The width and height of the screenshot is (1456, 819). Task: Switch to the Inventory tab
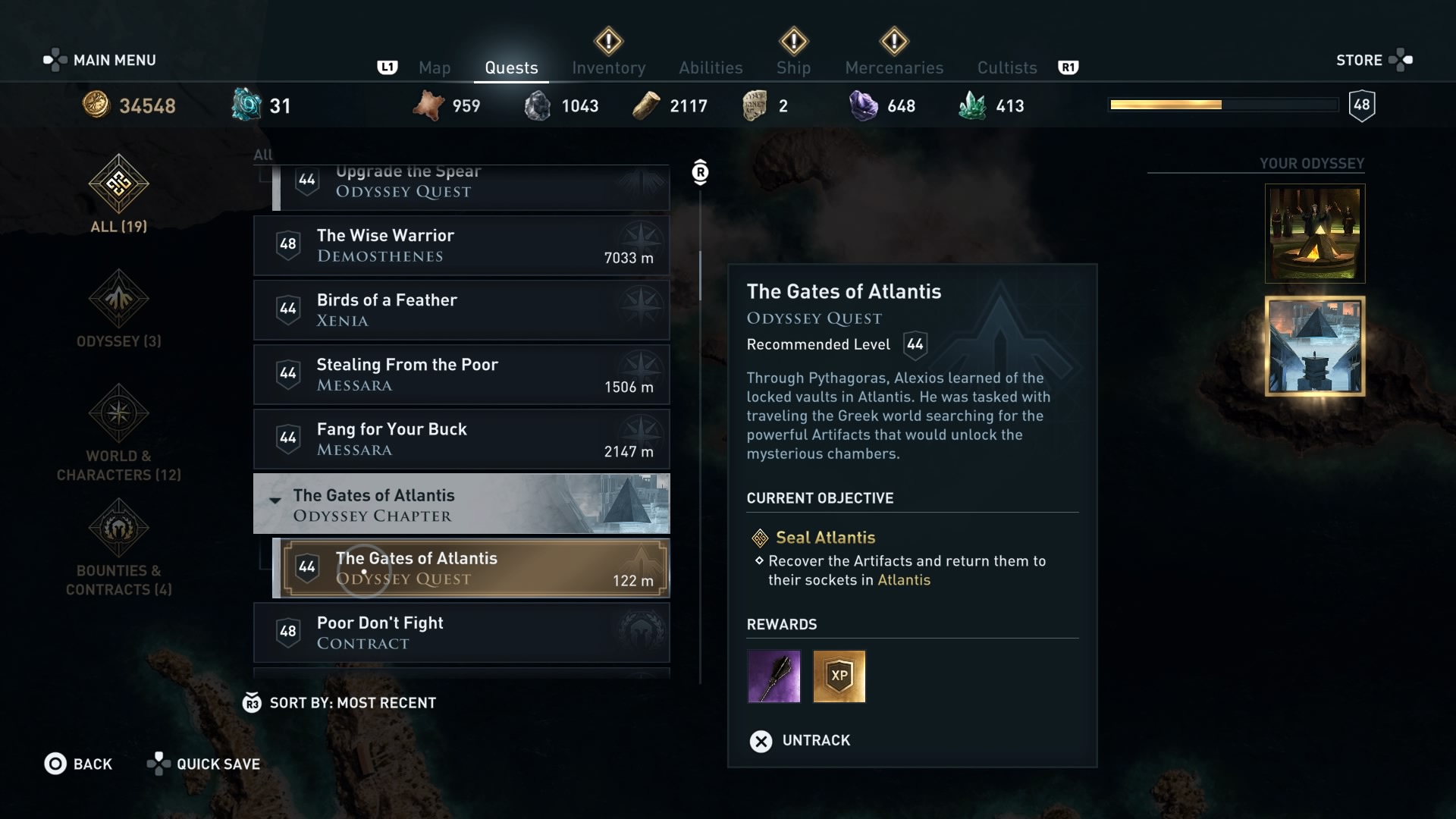click(609, 67)
